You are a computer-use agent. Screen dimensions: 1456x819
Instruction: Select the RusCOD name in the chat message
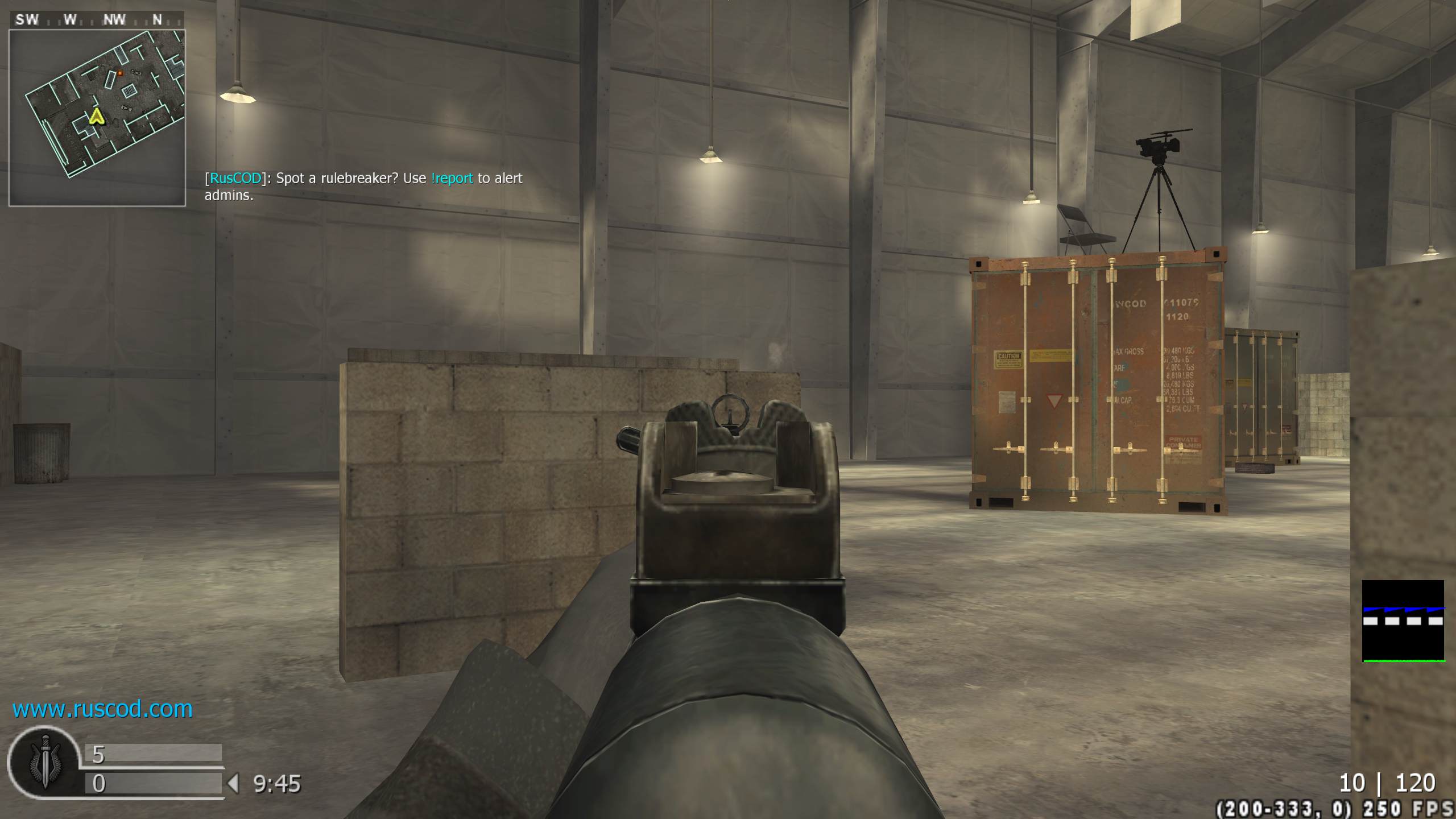235,179
